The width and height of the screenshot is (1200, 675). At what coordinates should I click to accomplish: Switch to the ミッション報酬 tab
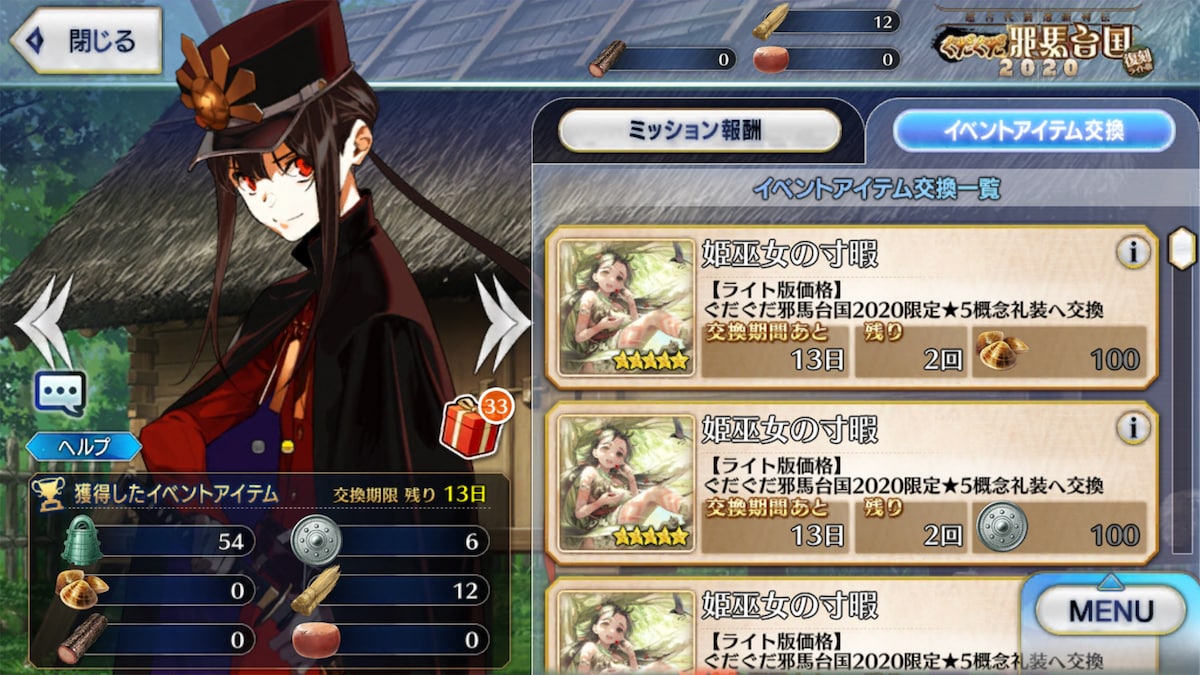tap(699, 131)
